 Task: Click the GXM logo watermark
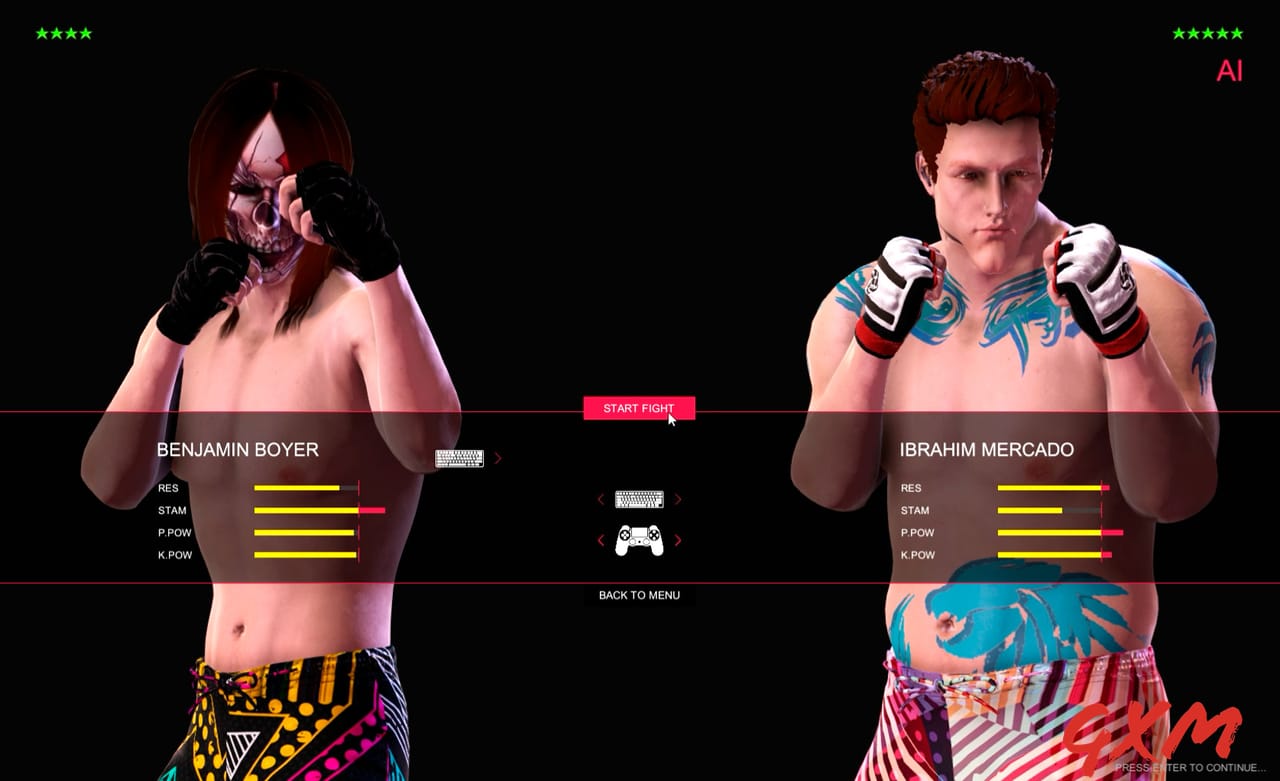(x=1165, y=730)
